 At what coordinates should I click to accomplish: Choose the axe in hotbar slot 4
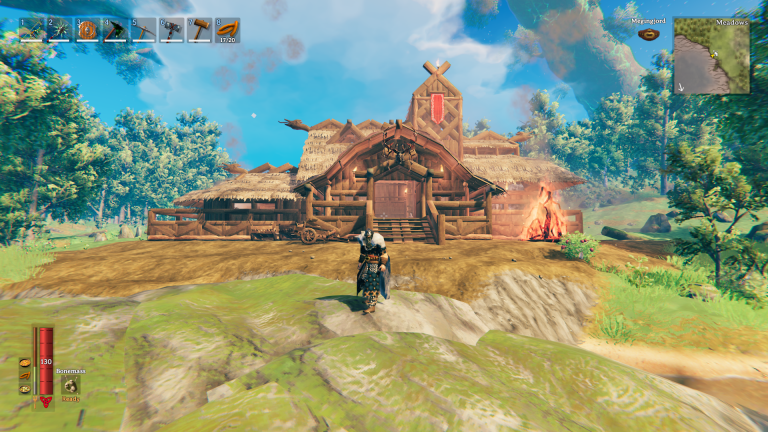point(116,30)
